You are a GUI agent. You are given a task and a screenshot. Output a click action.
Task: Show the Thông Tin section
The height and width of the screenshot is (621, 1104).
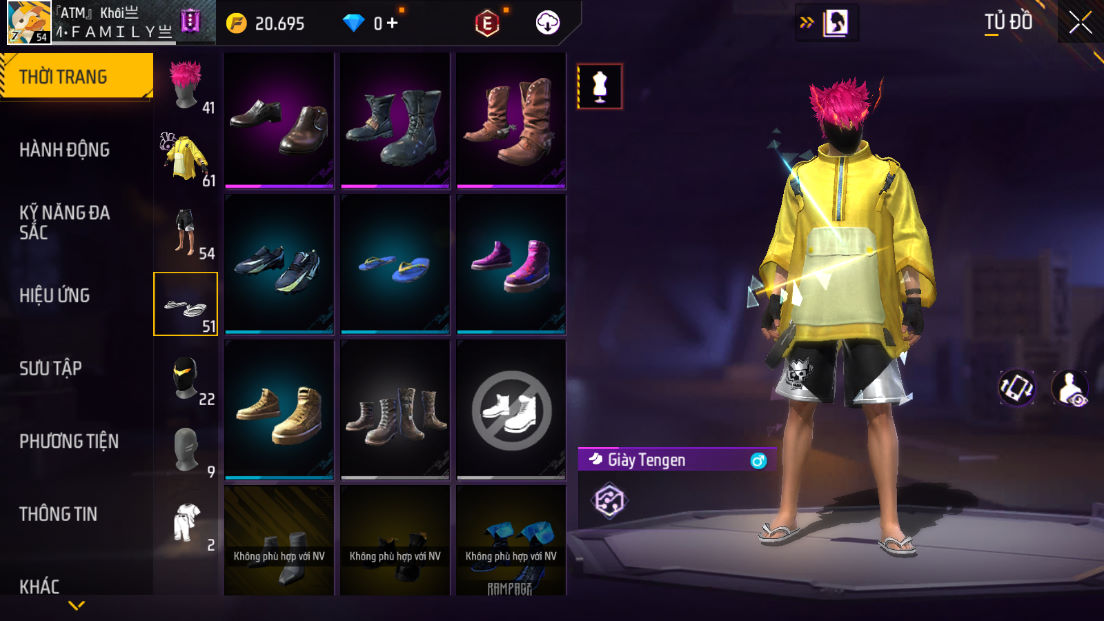click(x=59, y=514)
